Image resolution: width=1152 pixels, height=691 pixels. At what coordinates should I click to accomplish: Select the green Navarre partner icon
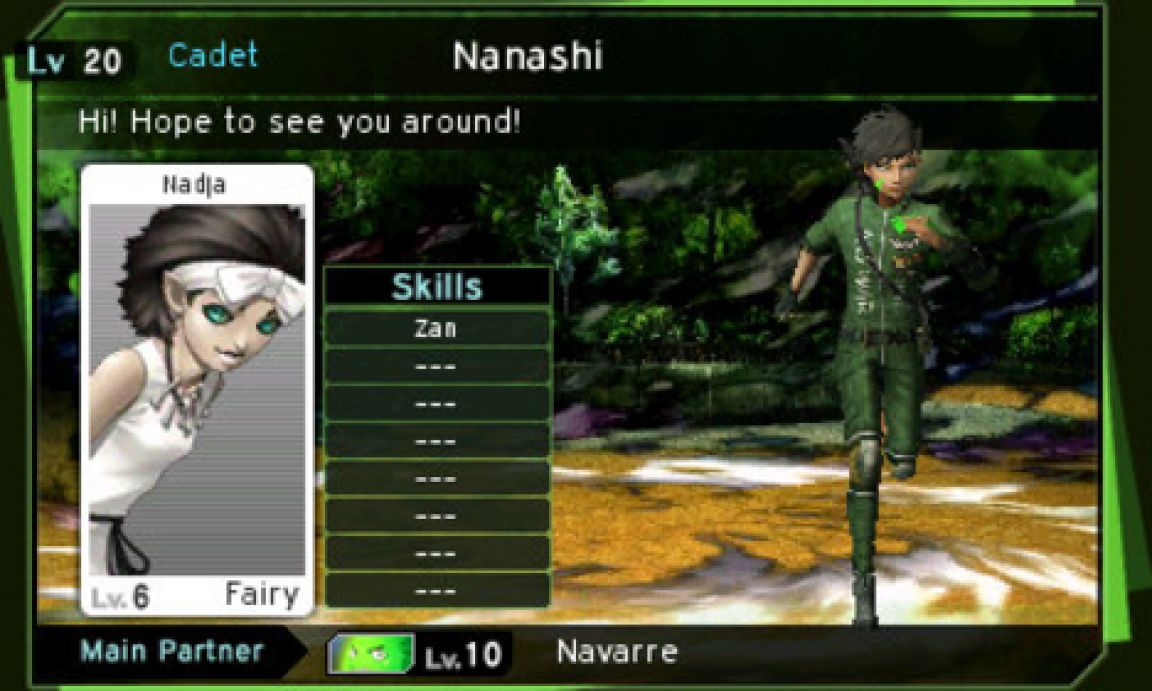(x=374, y=654)
